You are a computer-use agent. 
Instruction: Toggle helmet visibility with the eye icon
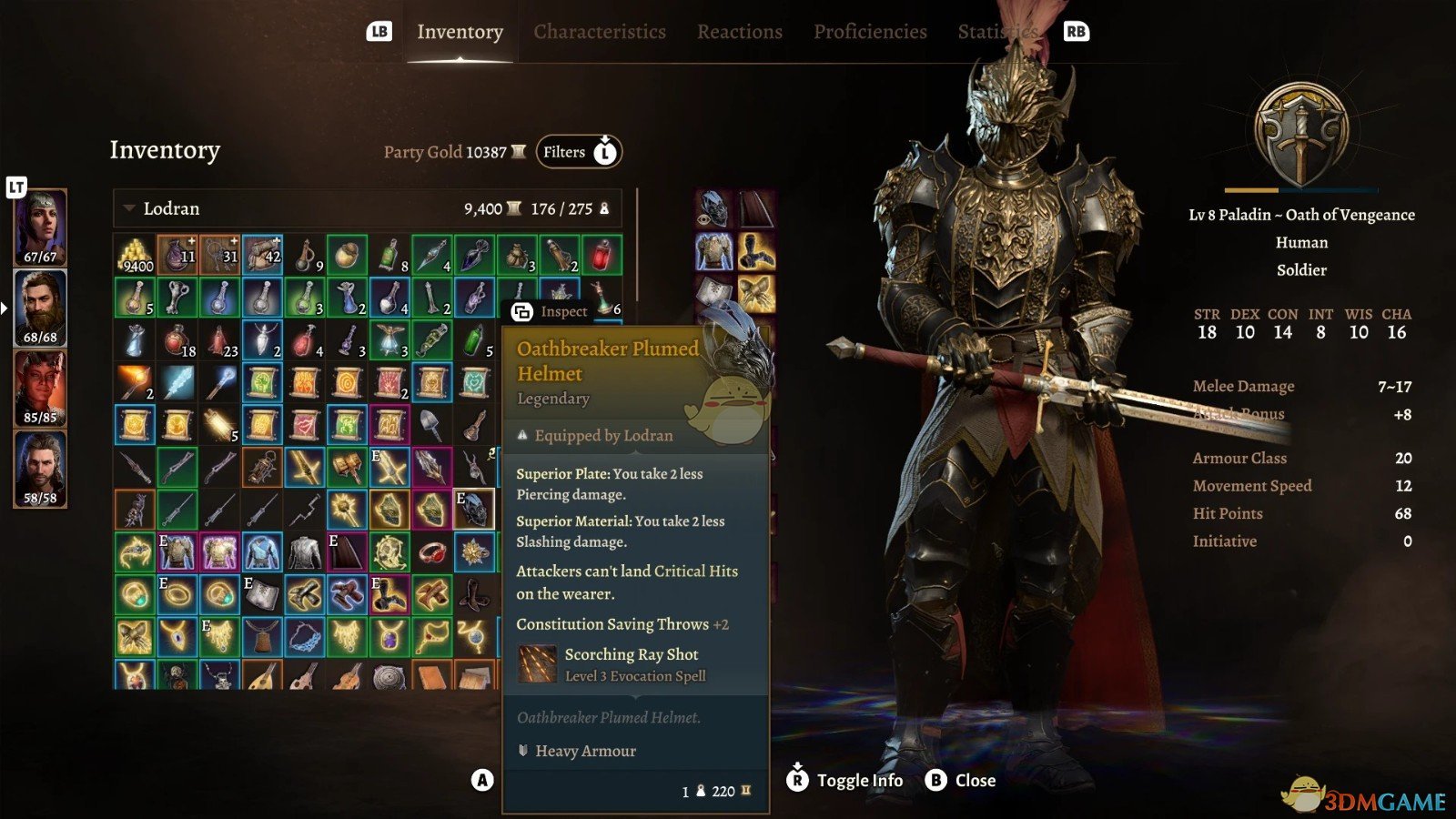coord(703,218)
